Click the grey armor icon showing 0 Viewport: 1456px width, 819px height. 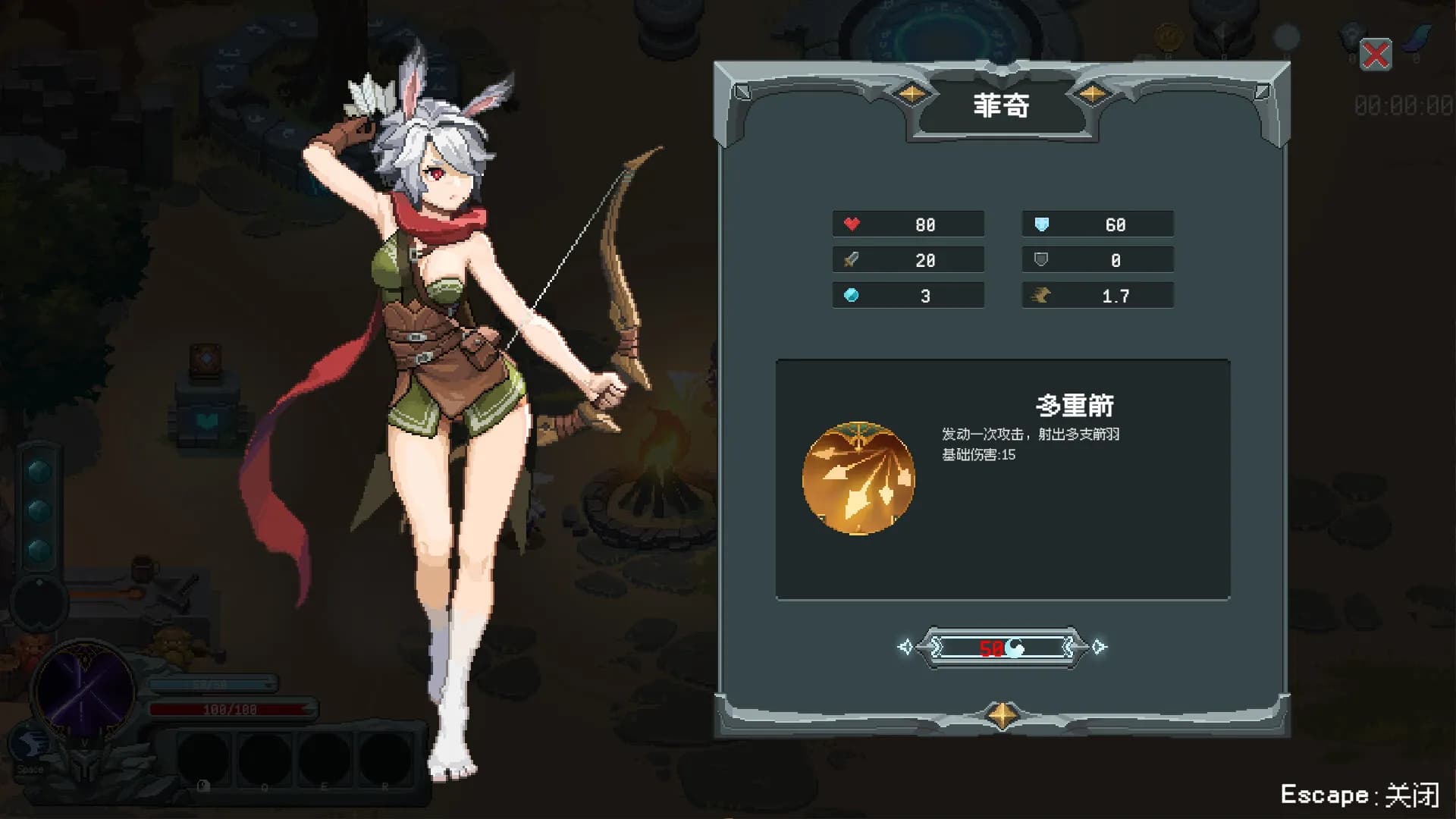[1040, 259]
